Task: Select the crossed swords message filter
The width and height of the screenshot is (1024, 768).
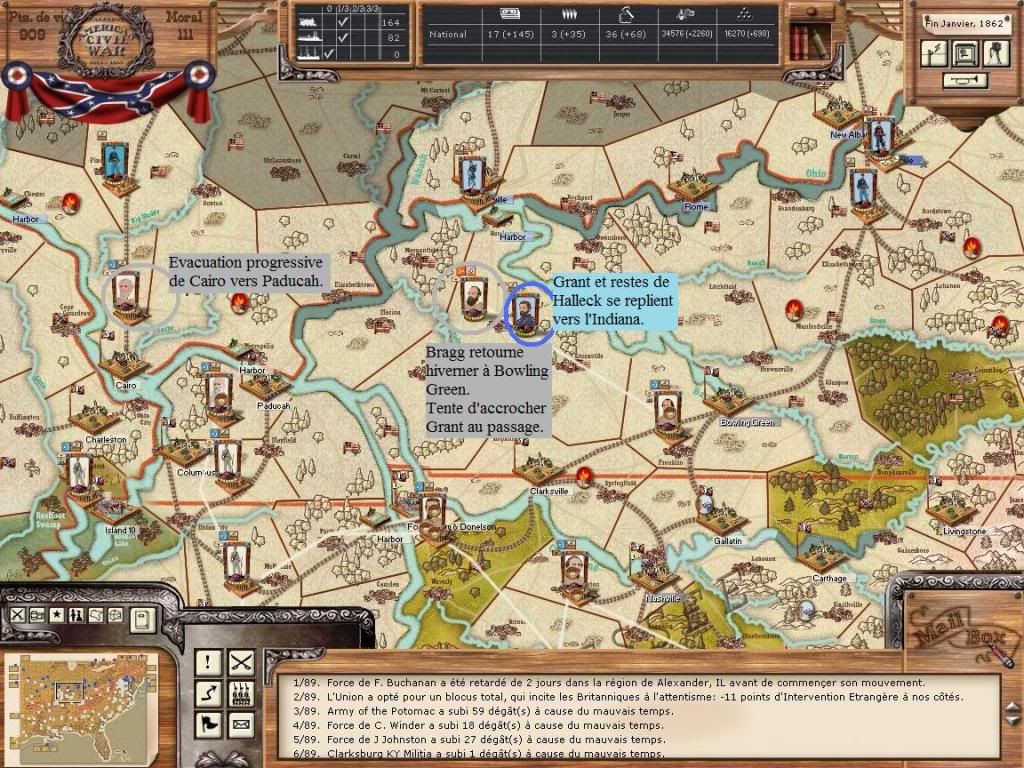Action: pos(241,661)
